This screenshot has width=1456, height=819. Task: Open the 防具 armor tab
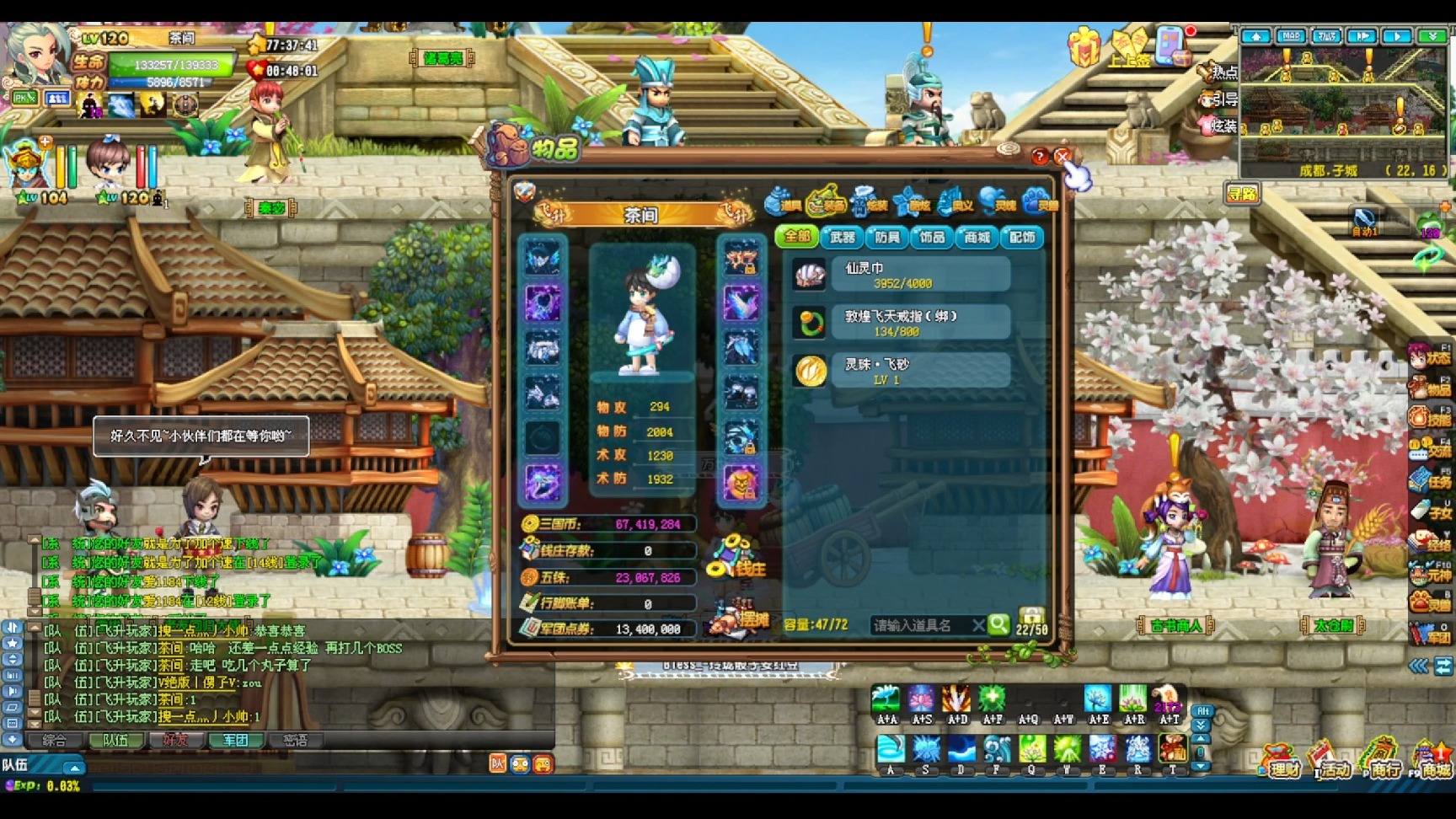point(886,238)
